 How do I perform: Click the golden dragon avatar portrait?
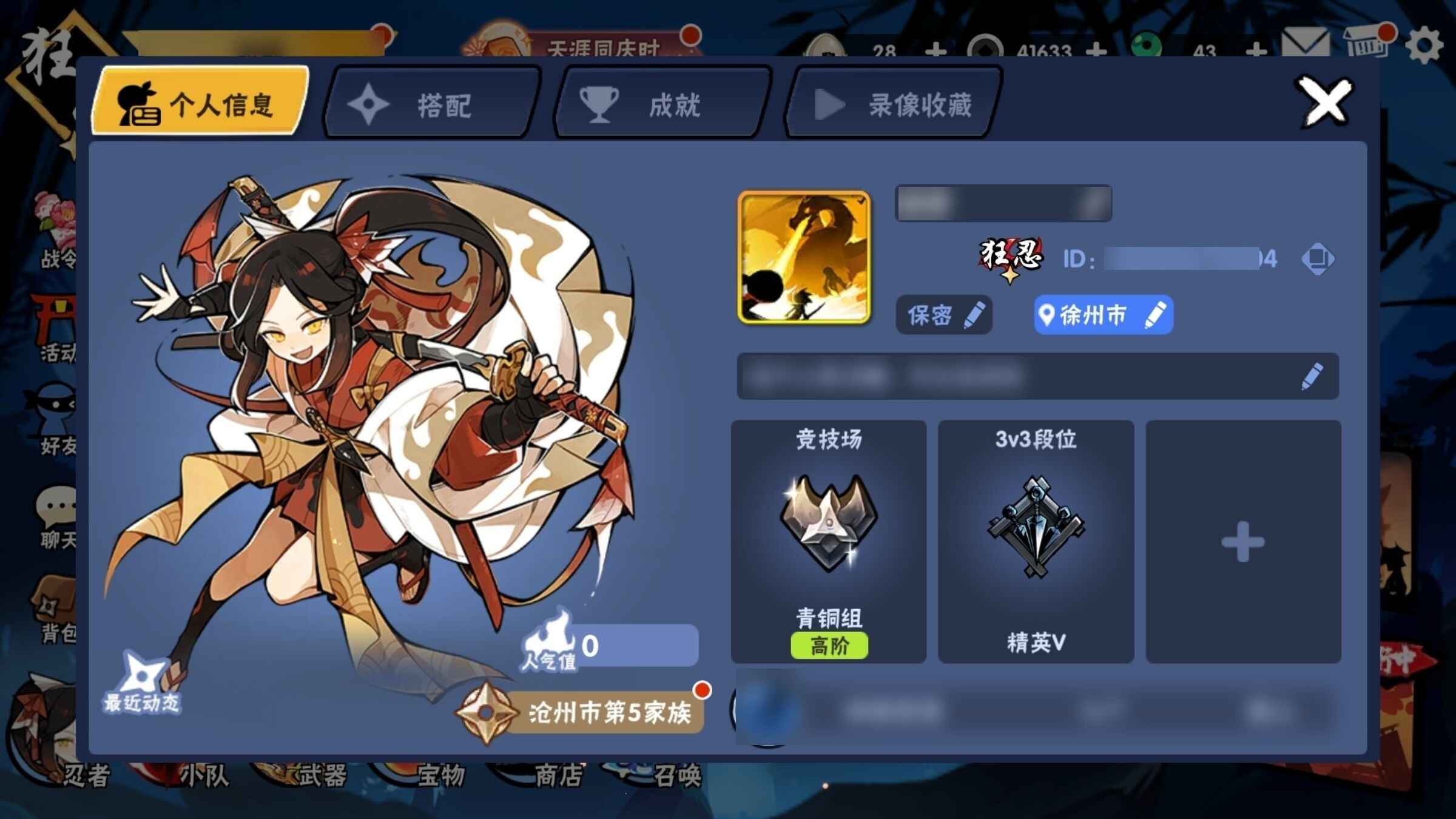click(x=804, y=257)
